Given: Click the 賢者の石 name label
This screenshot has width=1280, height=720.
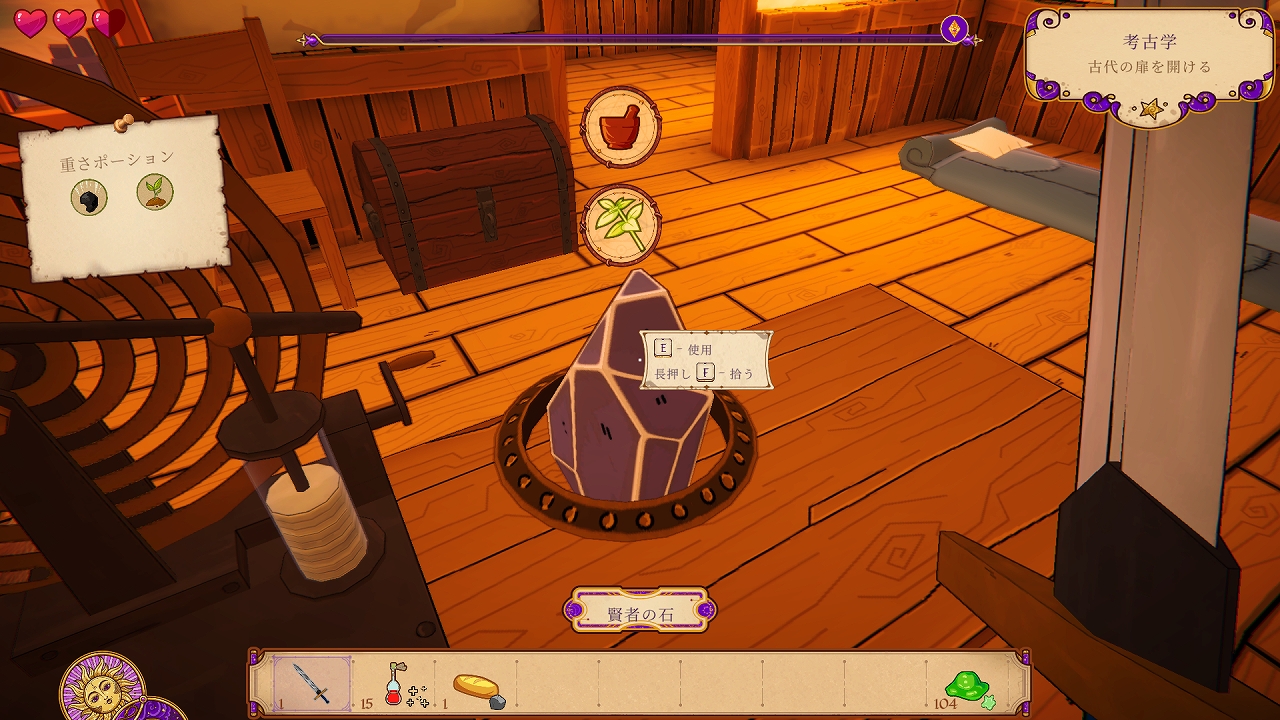Looking at the screenshot, I should (640, 610).
